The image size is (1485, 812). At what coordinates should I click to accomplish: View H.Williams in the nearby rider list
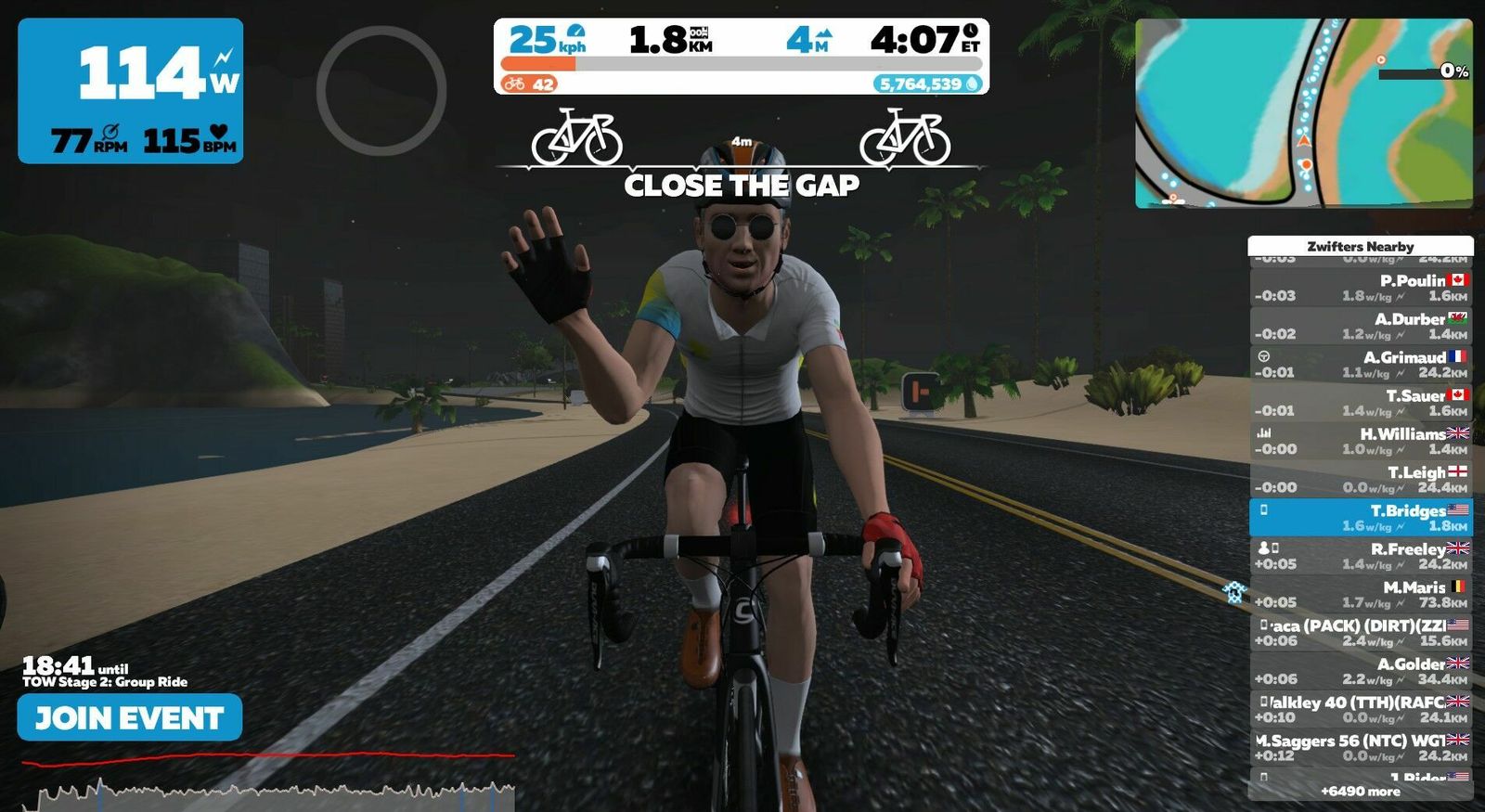[1360, 441]
